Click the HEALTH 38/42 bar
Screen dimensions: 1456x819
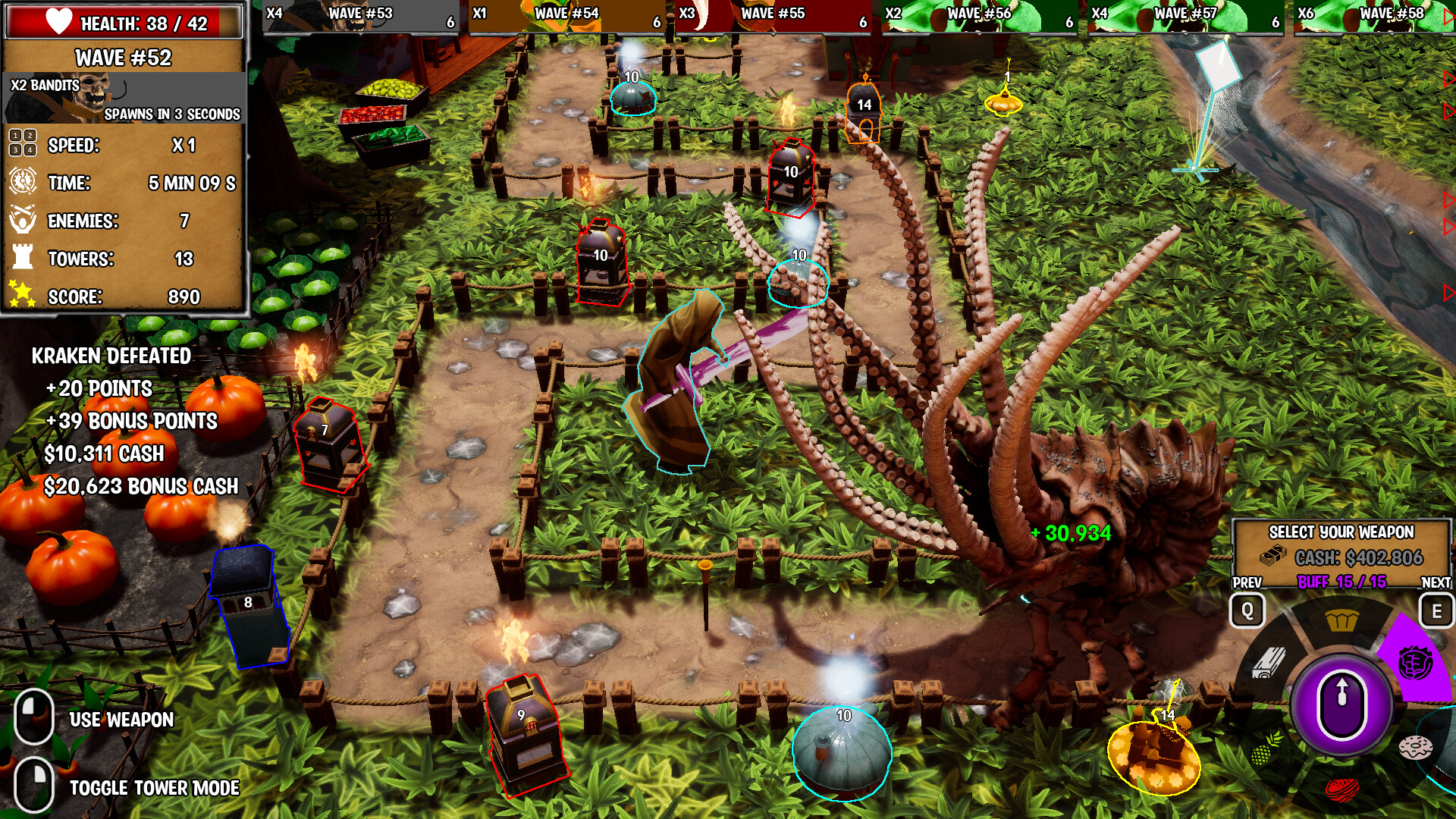click(x=125, y=23)
